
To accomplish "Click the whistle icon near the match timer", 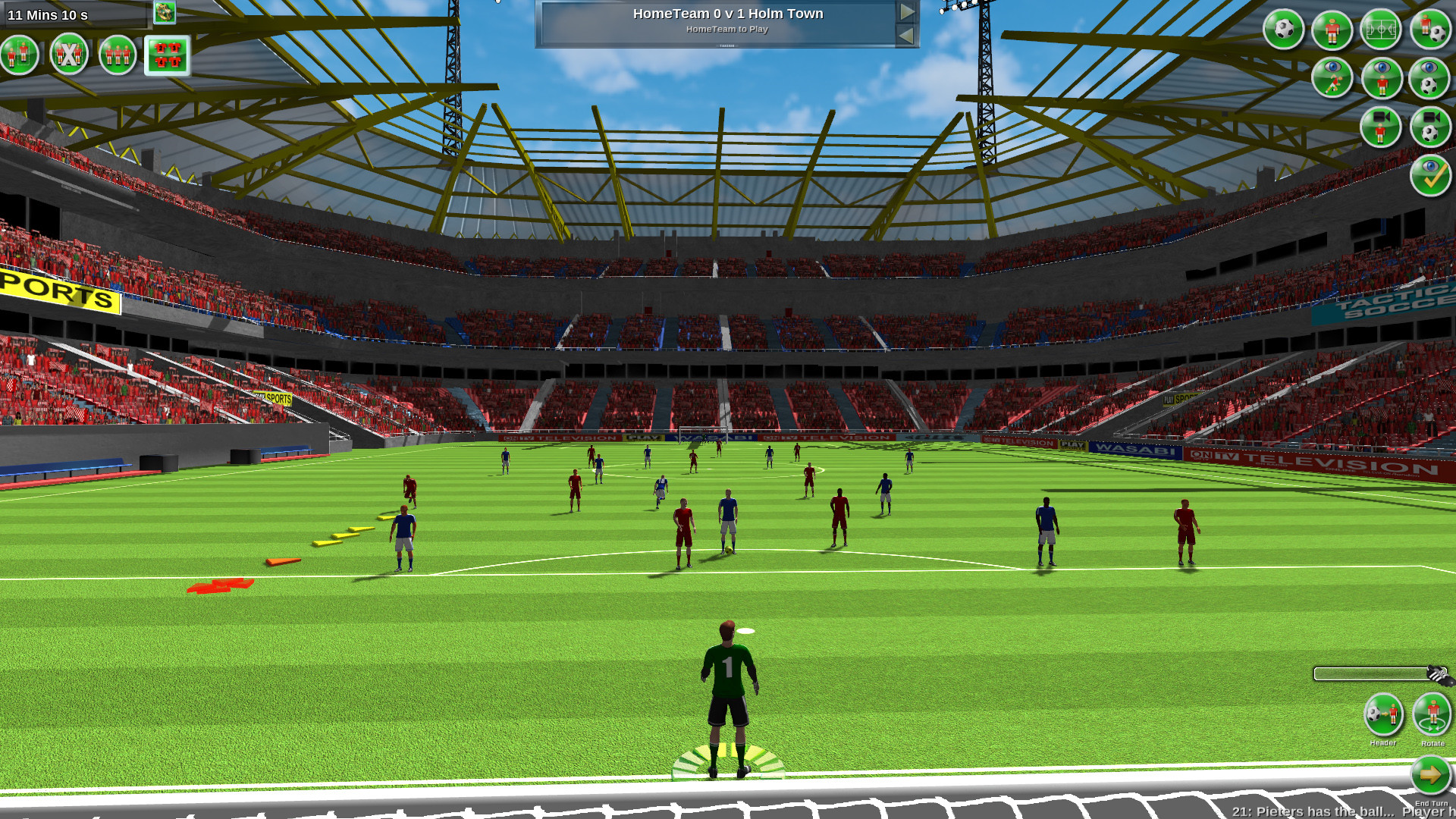I will point(165,12).
